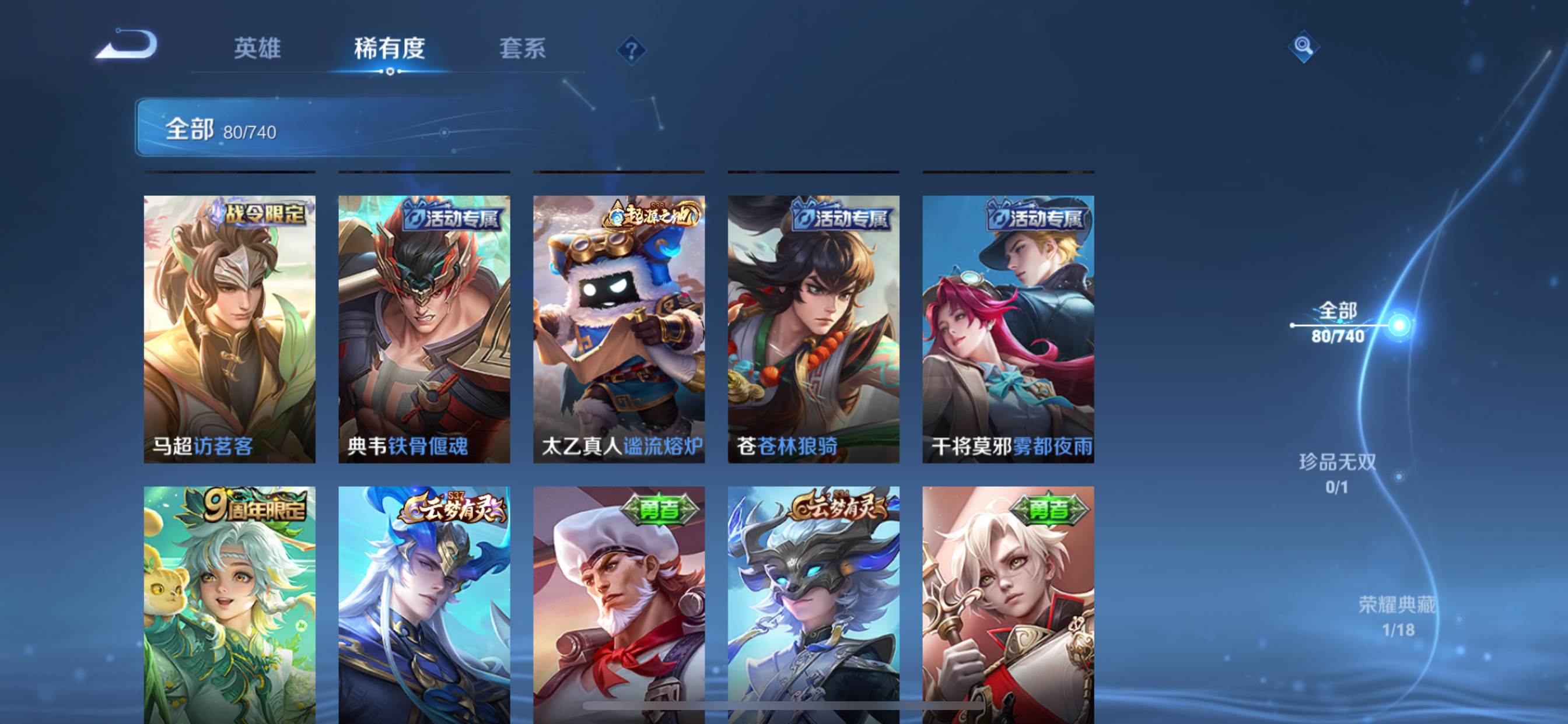
Task: Pick the 9周年限定 skin card
Action: coord(229,605)
